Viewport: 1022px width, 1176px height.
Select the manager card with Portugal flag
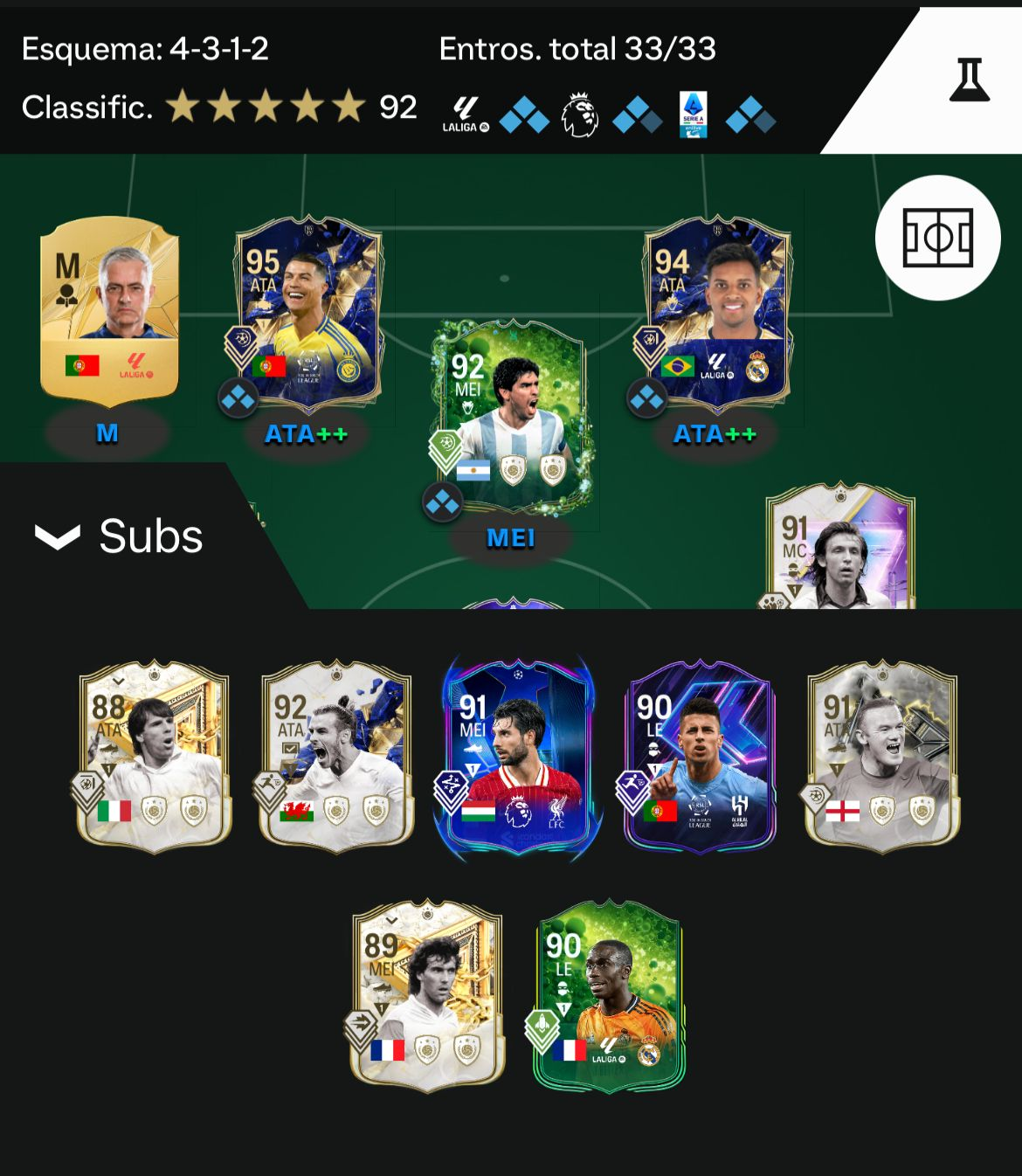(x=109, y=310)
